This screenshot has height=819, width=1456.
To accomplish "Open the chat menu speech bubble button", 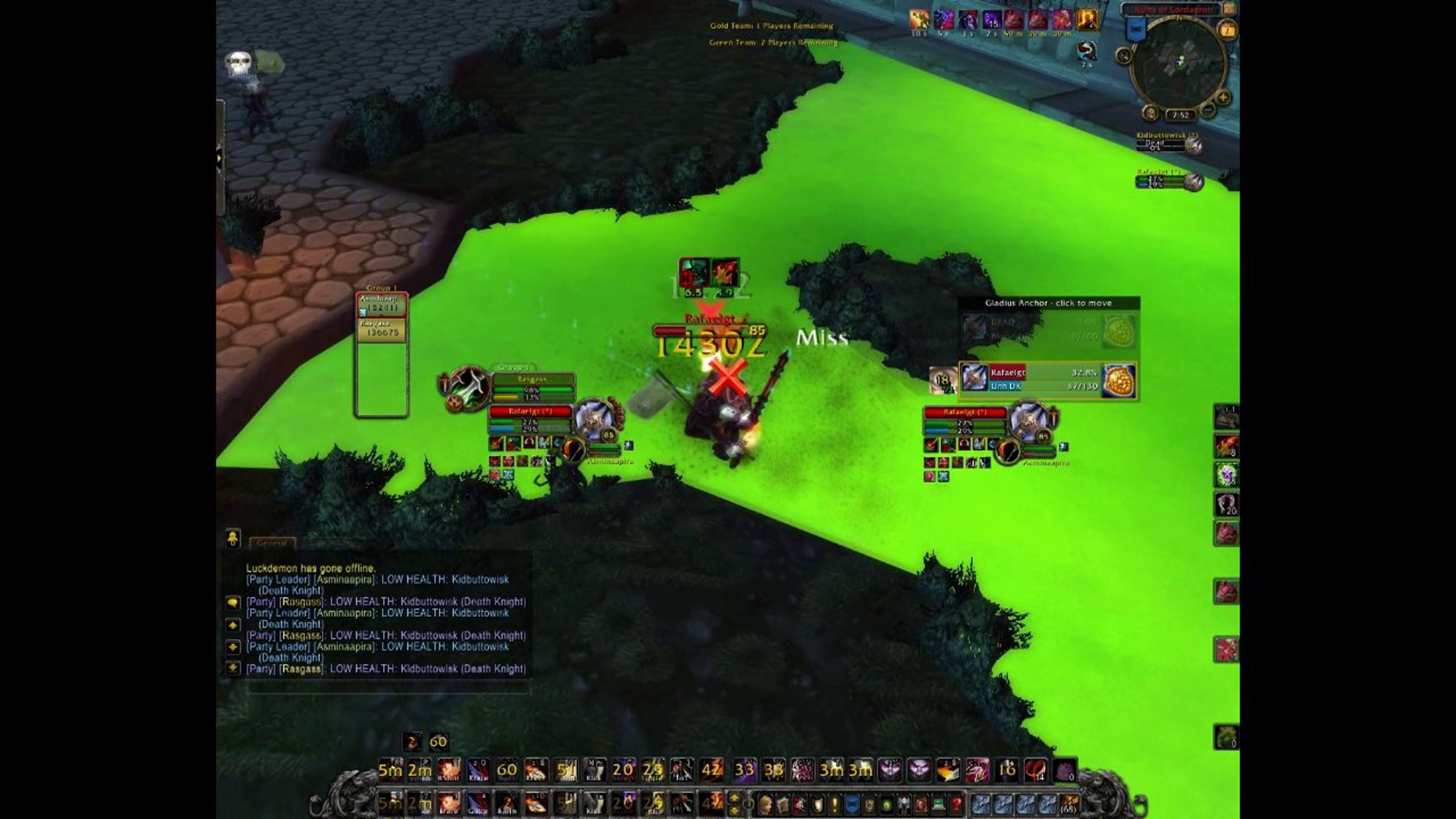I will coord(233,602).
